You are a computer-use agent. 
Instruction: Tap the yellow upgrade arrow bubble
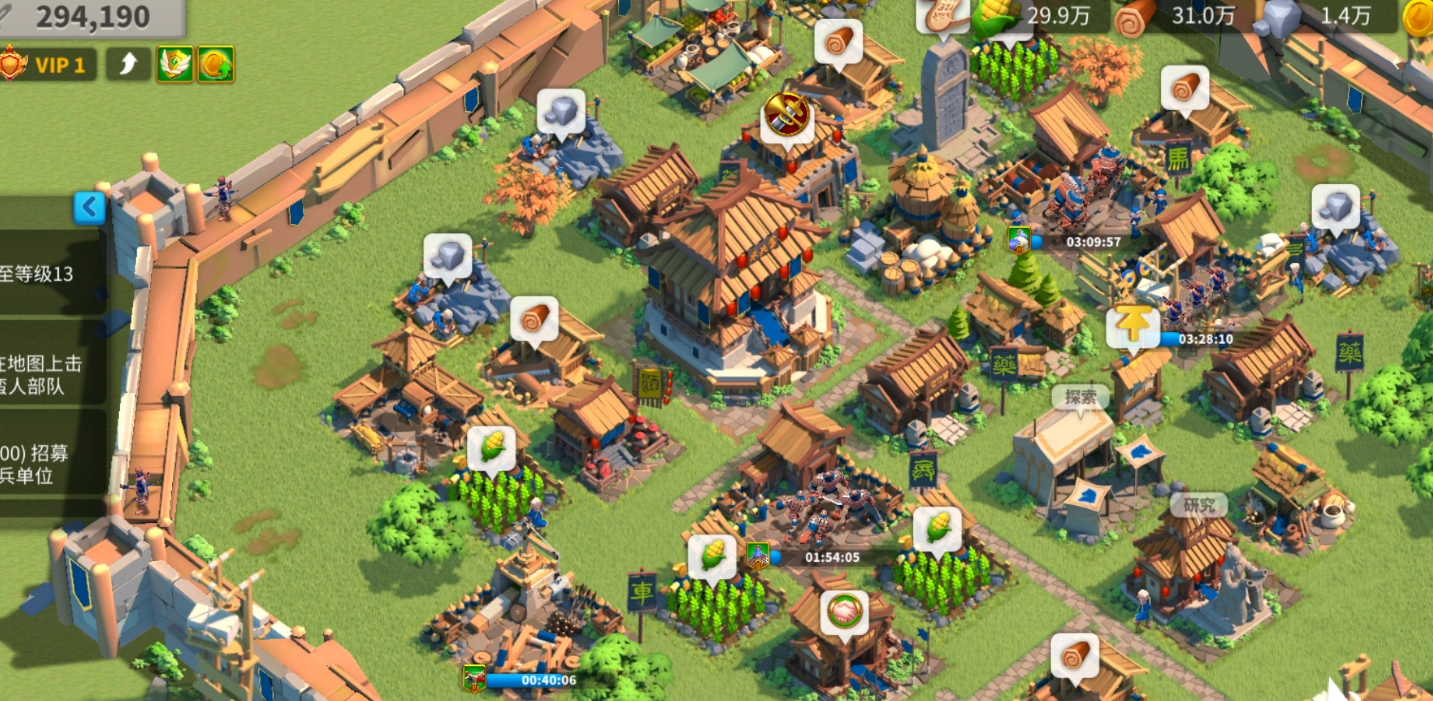(x=1132, y=327)
